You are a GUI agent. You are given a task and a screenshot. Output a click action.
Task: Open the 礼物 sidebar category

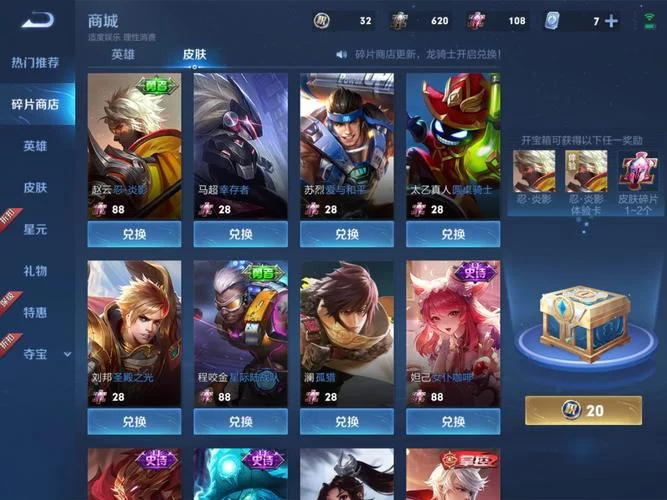pyautogui.click(x=35, y=270)
